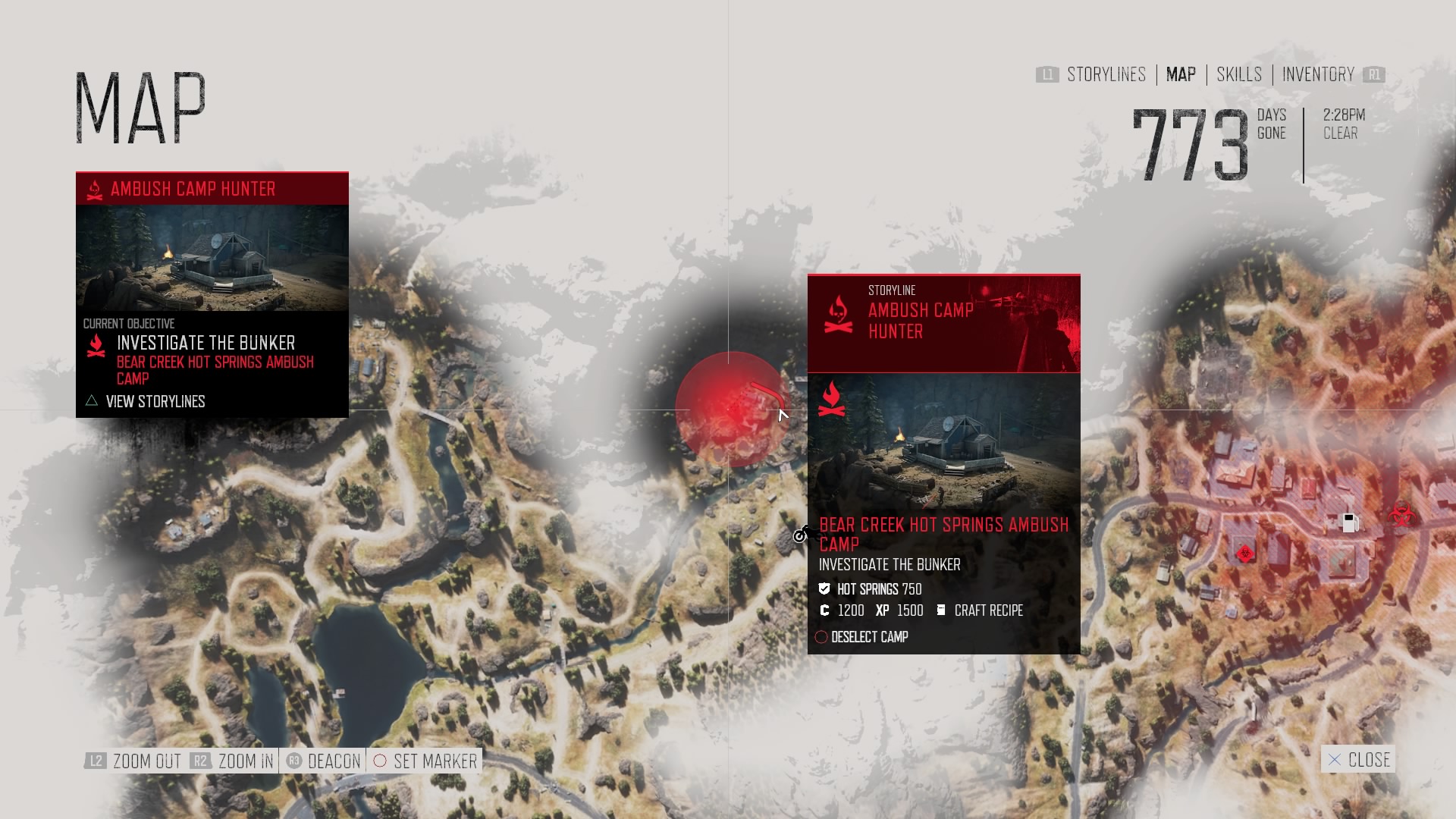Image resolution: width=1456 pixels, height=819 pixels.
Task: Select the Craft Recipe reward icon
Action: pos(941,610)
